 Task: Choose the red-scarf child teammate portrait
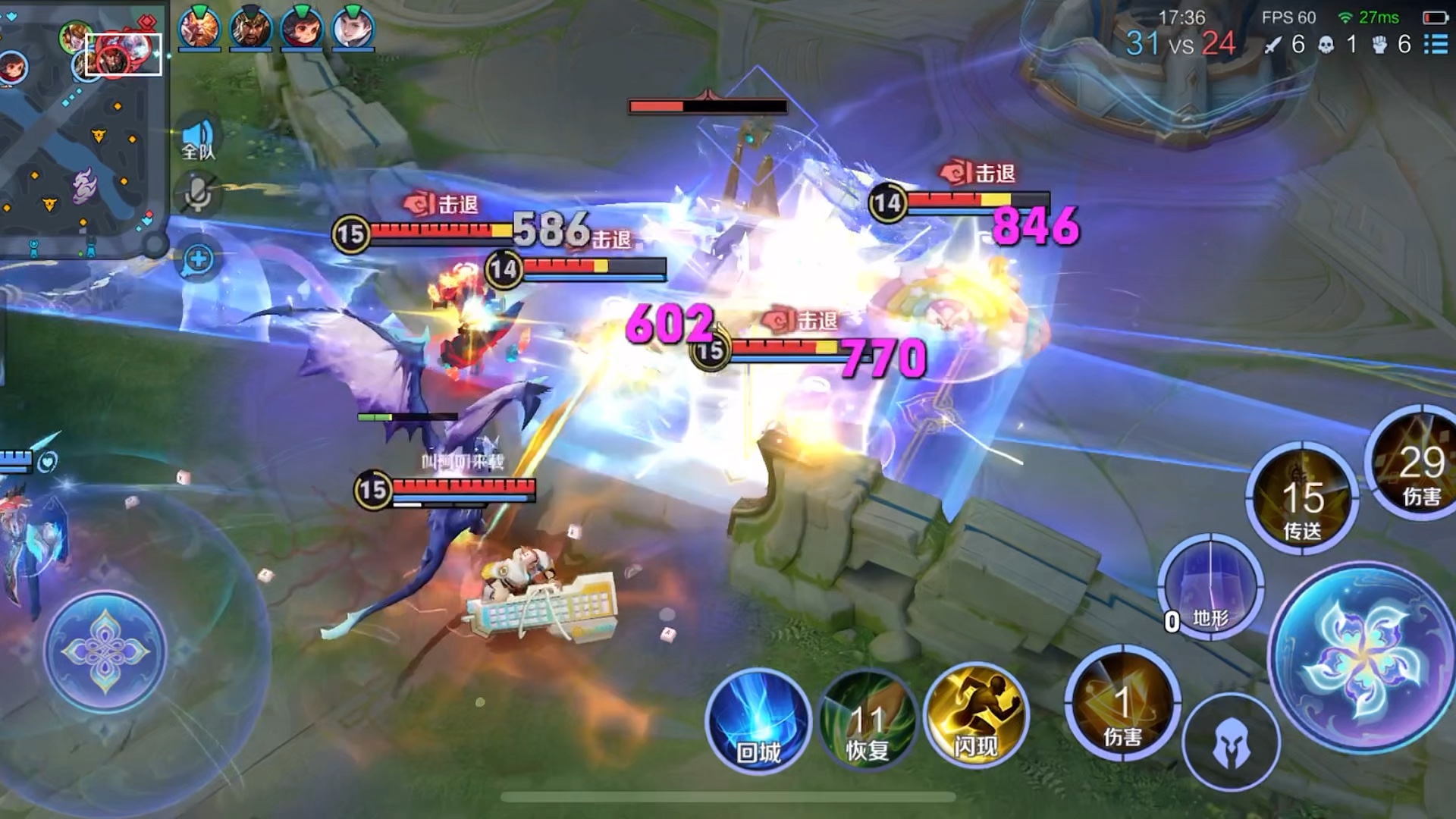pos(302,29)
